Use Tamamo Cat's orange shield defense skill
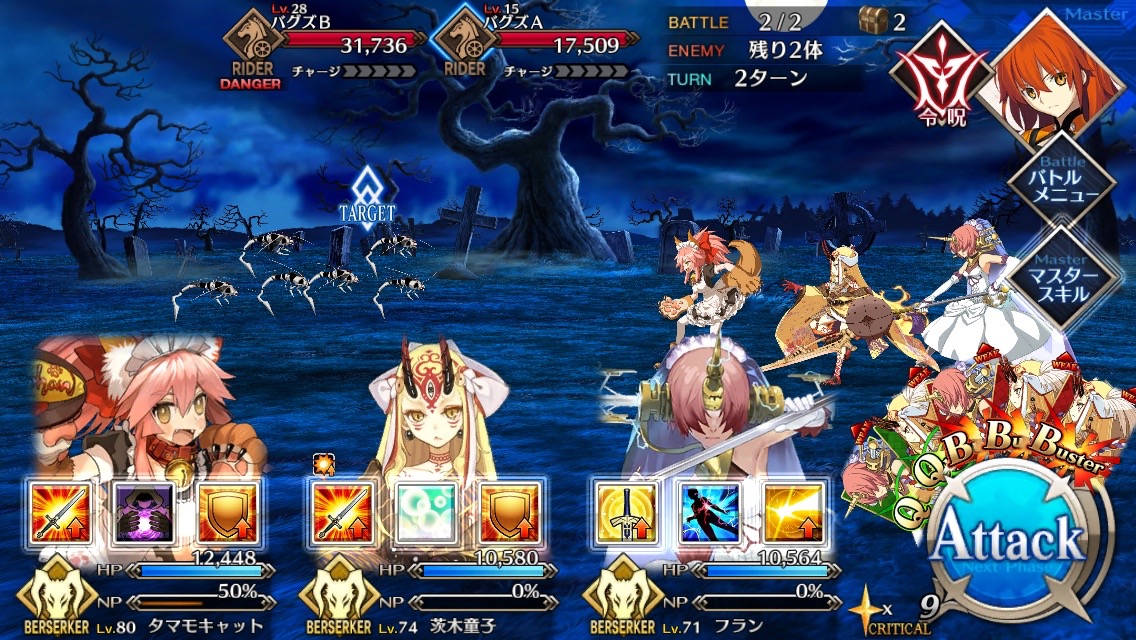This screenshot has height=640, width=1136. click(x=229, y=512)
